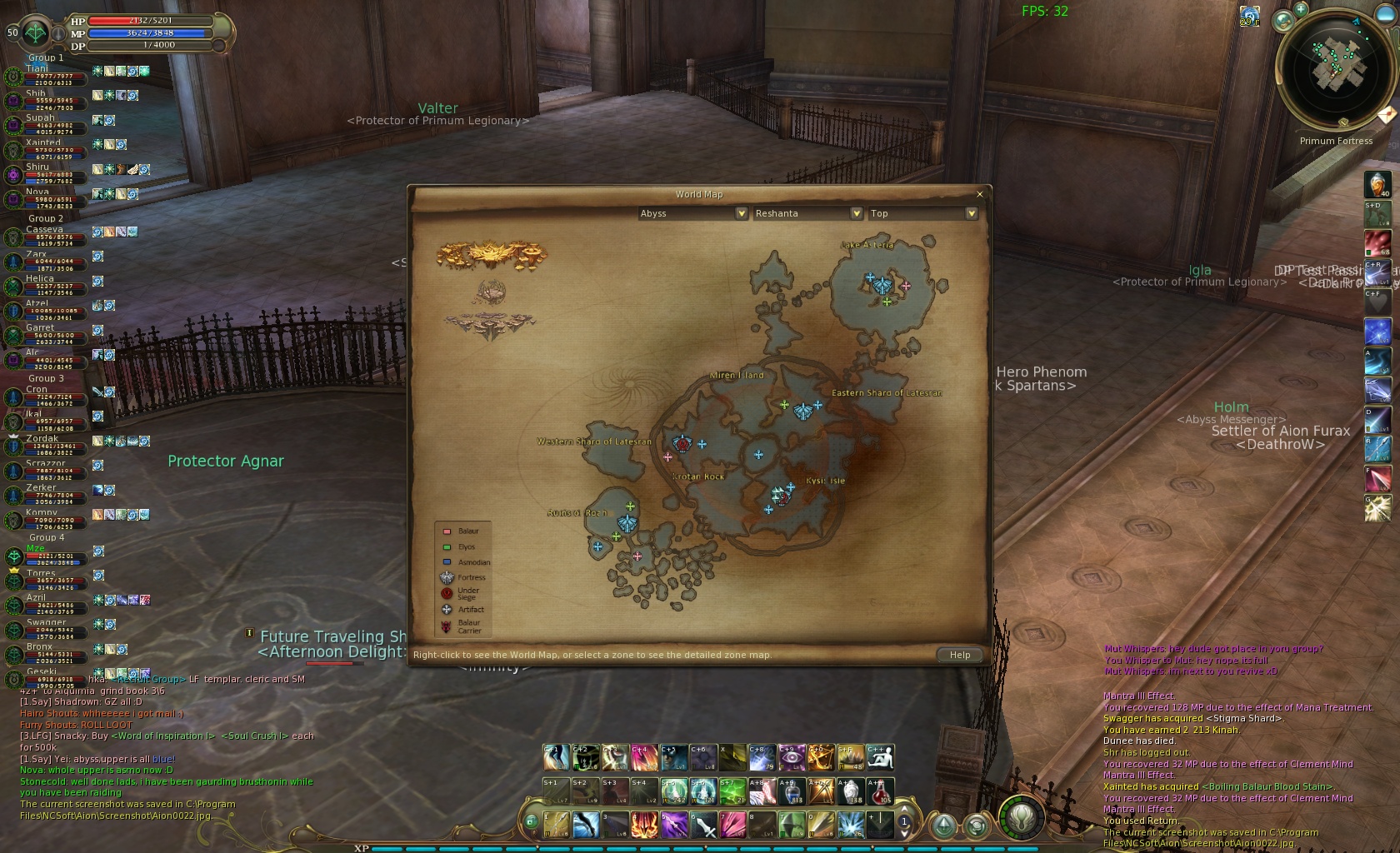Activate the purple eye skill
The width and height of the screenshot is (1400, 853).
[791, 757]
